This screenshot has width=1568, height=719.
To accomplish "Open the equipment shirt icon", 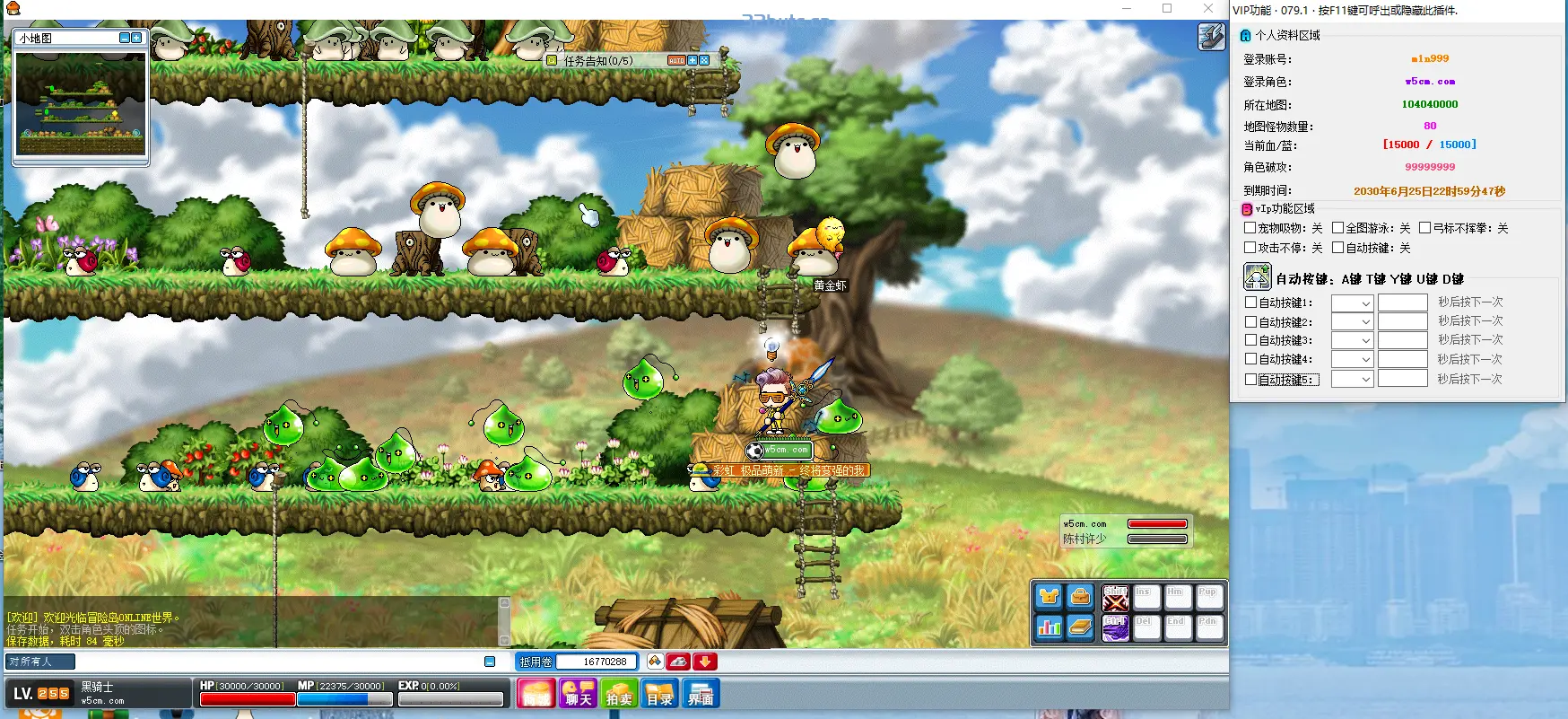I will pos(1049,597).
